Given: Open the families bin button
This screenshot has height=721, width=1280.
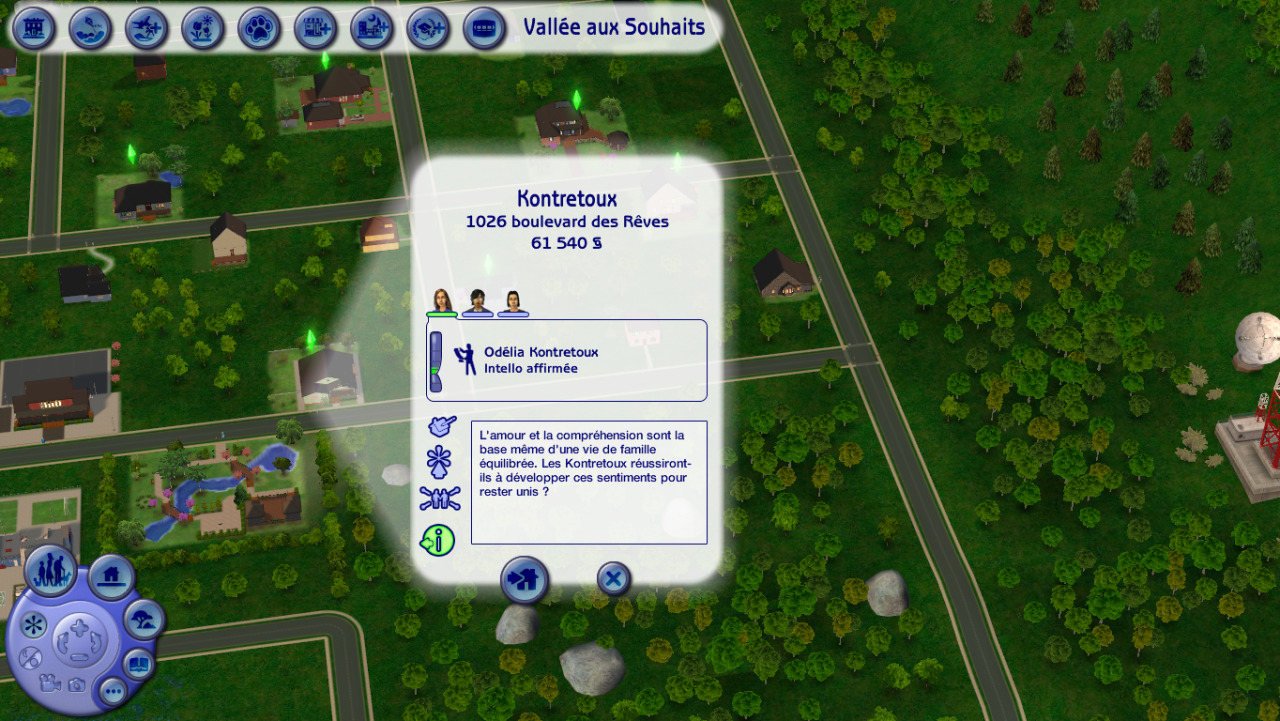Looking at the screenshot, I should 50,570.
